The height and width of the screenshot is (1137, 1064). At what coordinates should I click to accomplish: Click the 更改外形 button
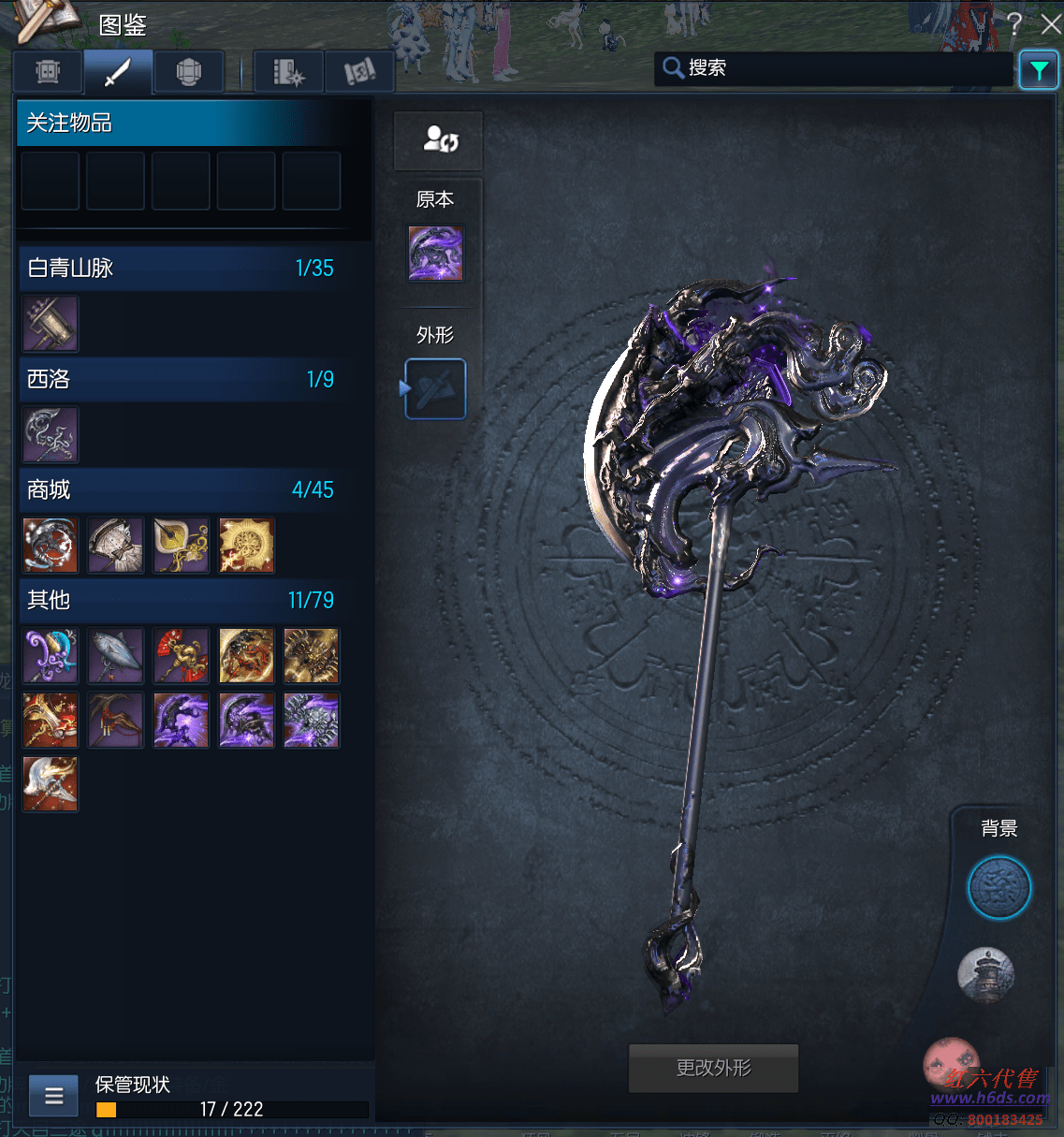pos(713,1068)
